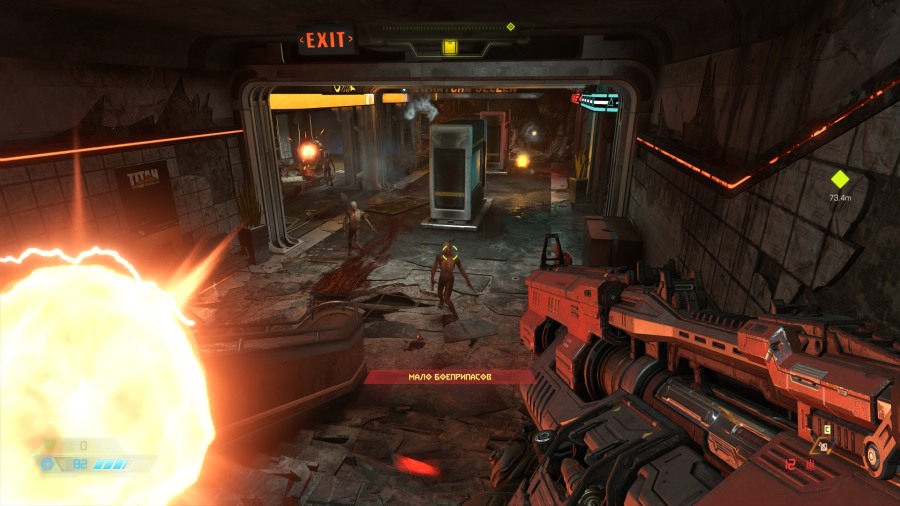This screenshot has height=506, width=900.
Task: Click the blue hexagon health icon
Action: 46,464
